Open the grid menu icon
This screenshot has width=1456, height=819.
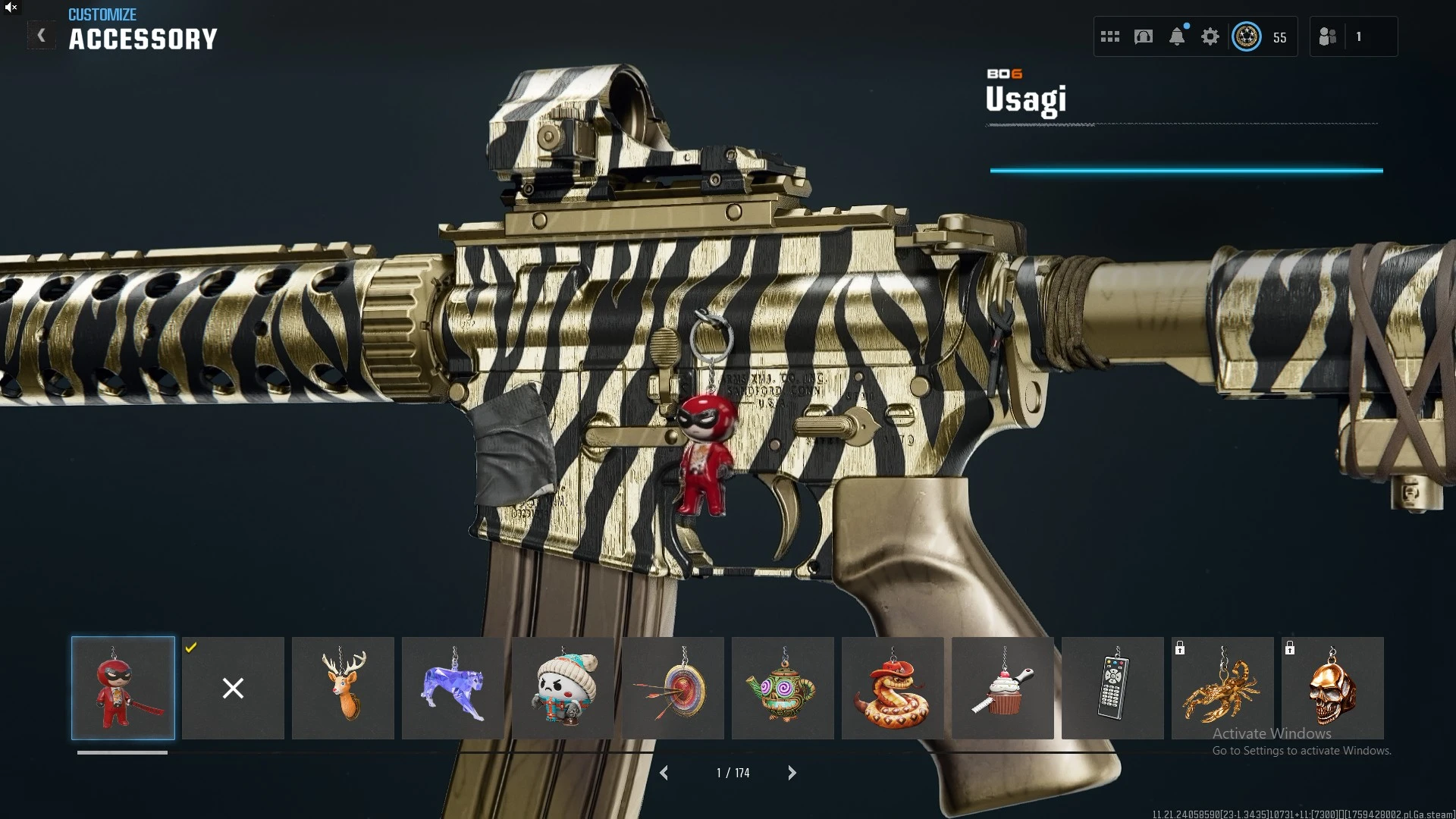click(1110, 36)
